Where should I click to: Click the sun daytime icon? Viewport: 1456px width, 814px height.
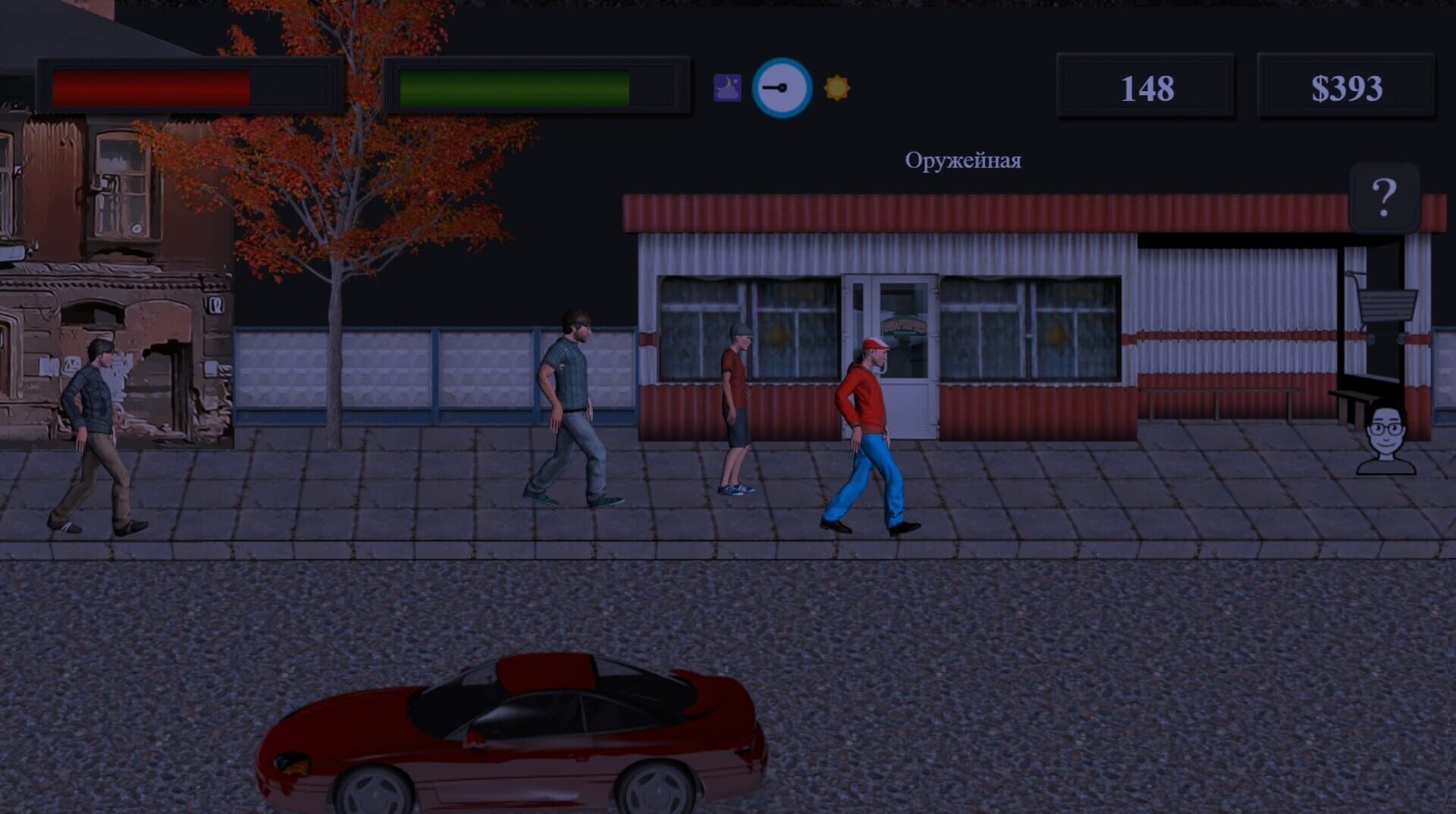836,89
